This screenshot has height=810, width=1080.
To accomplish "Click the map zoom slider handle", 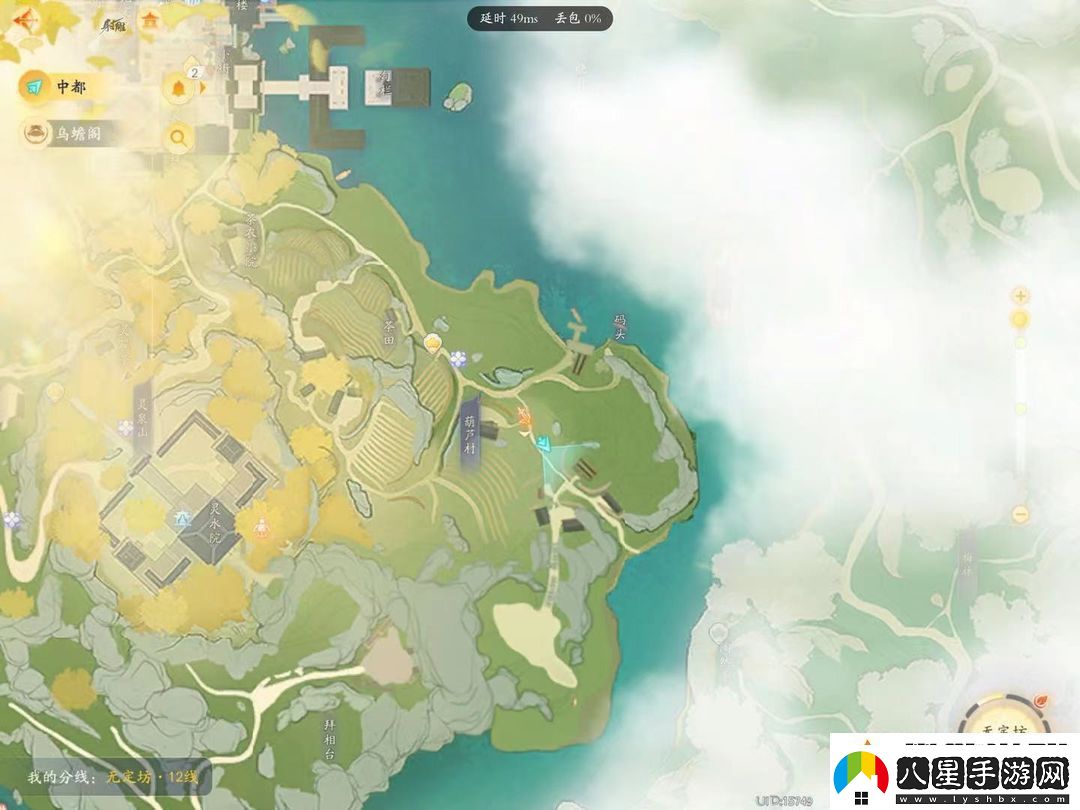I will (x=1020, y=319).
